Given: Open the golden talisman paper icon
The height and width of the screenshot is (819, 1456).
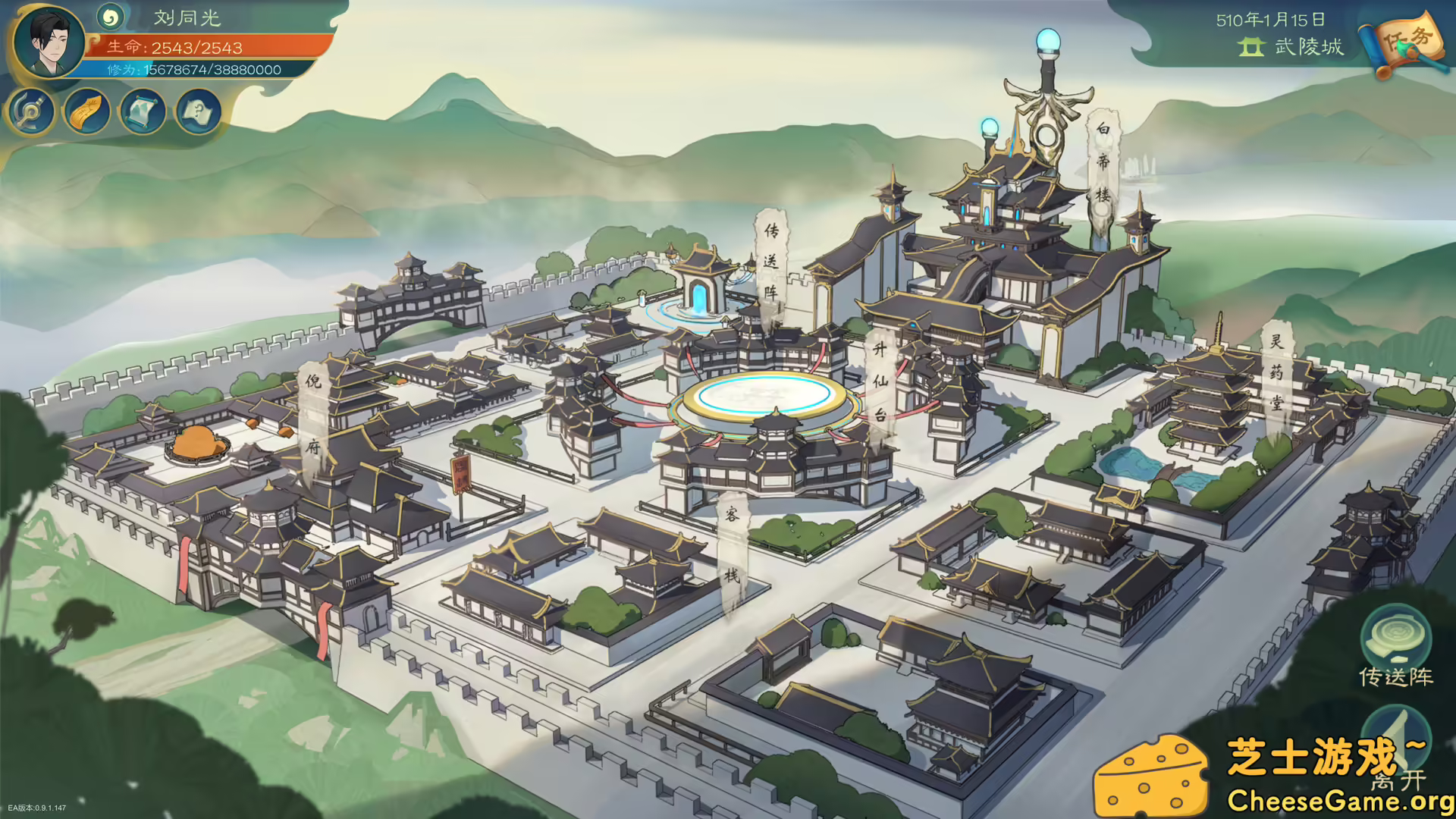Looking at the screenshot, I should [x=87, y=113].
